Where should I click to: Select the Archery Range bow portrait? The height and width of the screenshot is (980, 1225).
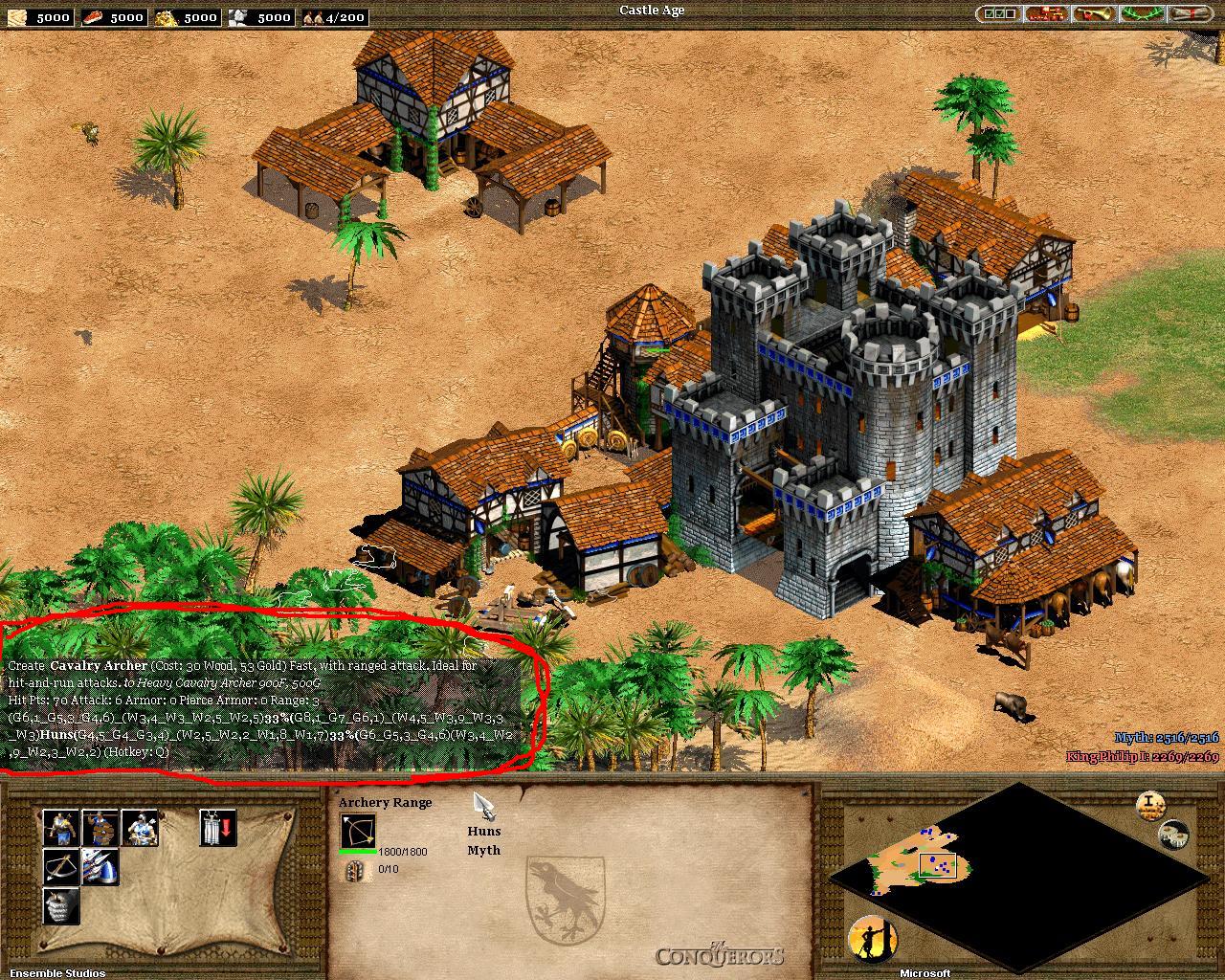[357, 831]
